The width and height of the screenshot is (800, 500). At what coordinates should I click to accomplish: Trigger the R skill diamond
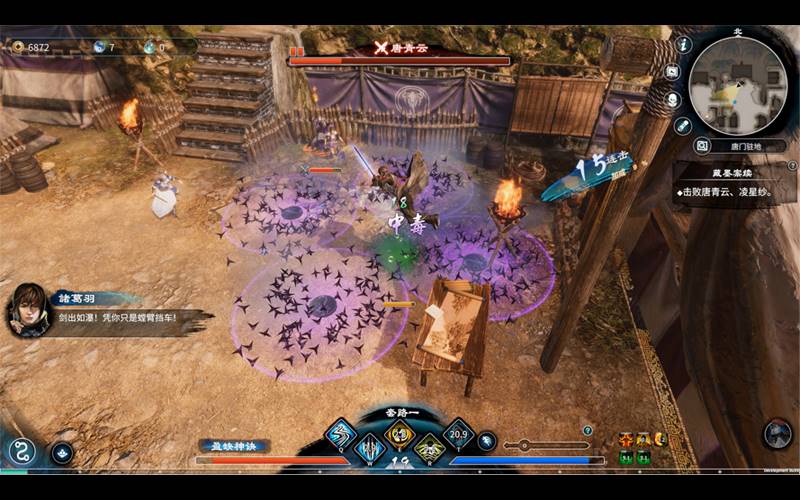pos(429,448)
